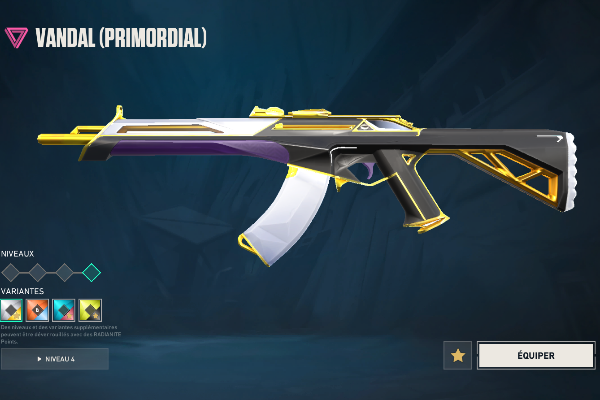600x400 pixels.
Task: Select the first level diamond
Action: click(11, 272)
